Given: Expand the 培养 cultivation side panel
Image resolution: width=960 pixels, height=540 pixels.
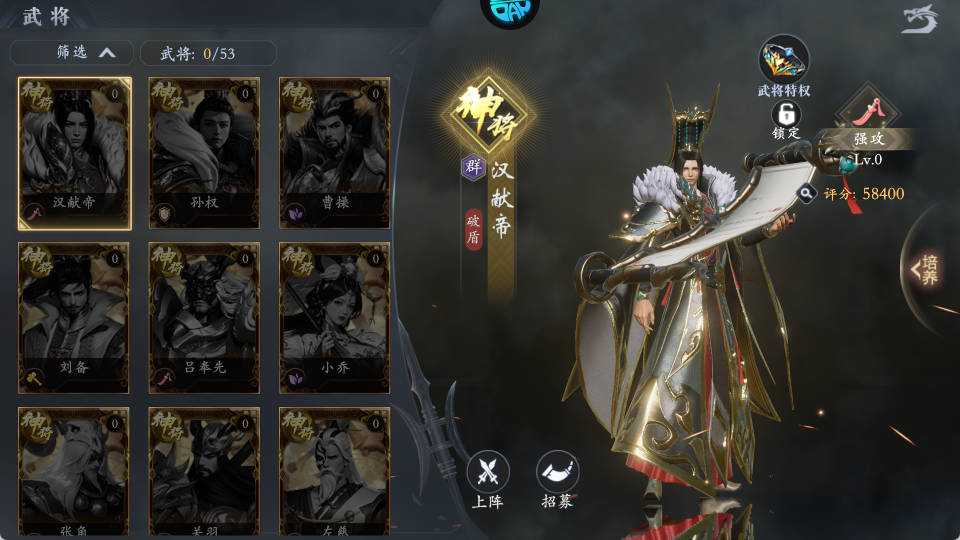Looking at the screenshot, I should coord(926,268).
